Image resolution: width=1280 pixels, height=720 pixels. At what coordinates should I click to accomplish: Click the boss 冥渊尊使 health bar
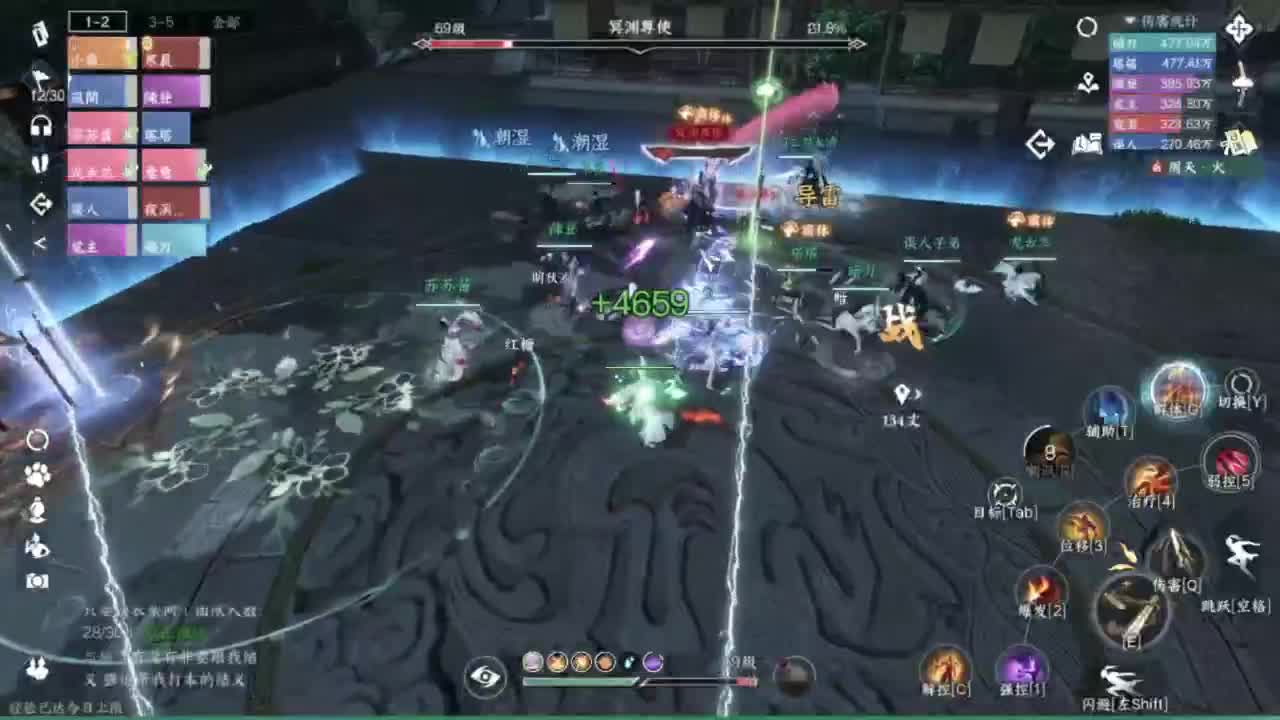(640, 43)
